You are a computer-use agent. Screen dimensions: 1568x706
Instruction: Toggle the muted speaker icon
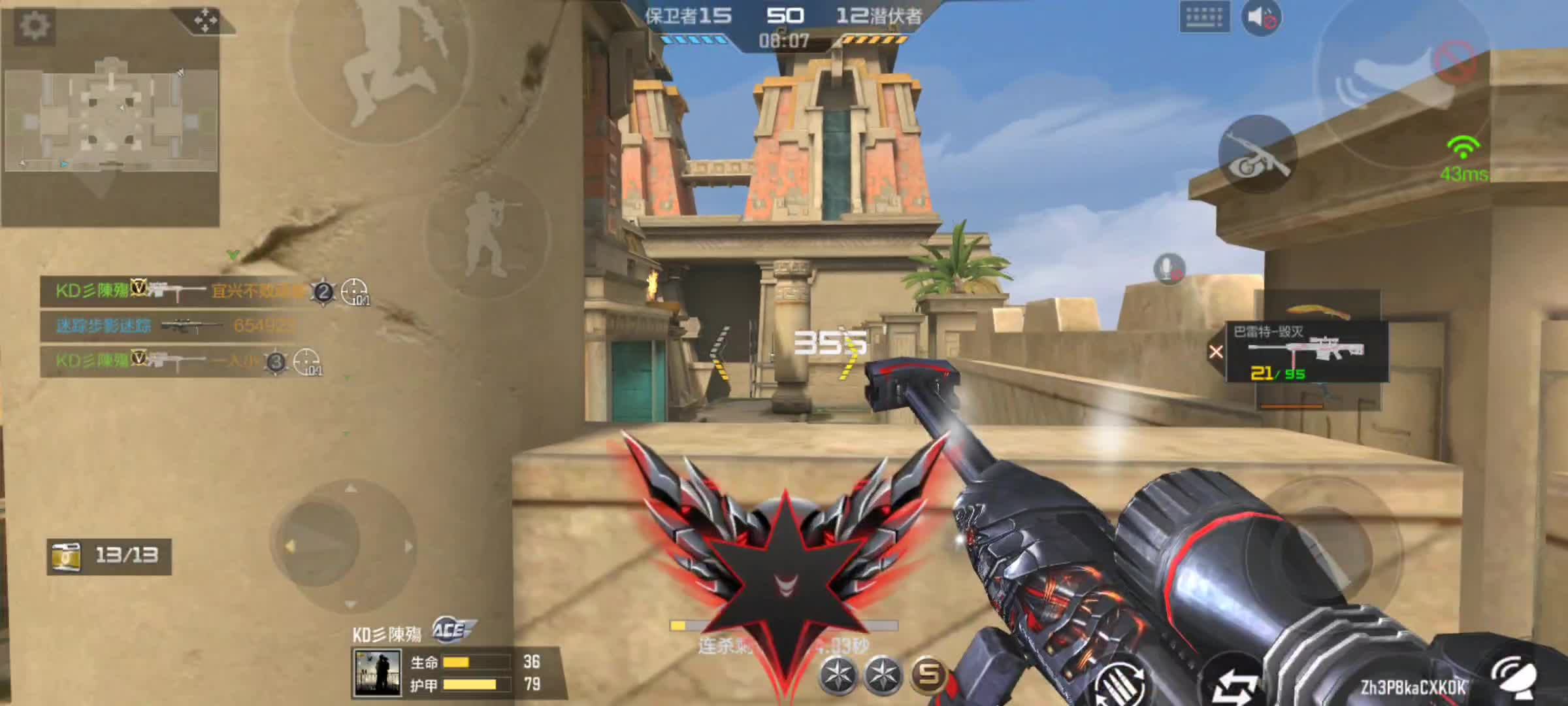click(x=1260, y=18)
